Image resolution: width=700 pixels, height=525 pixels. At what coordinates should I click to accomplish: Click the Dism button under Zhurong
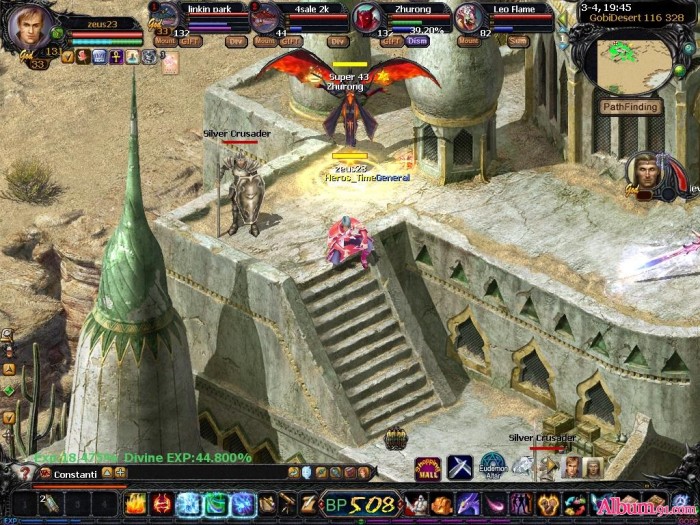click(417, 42)
